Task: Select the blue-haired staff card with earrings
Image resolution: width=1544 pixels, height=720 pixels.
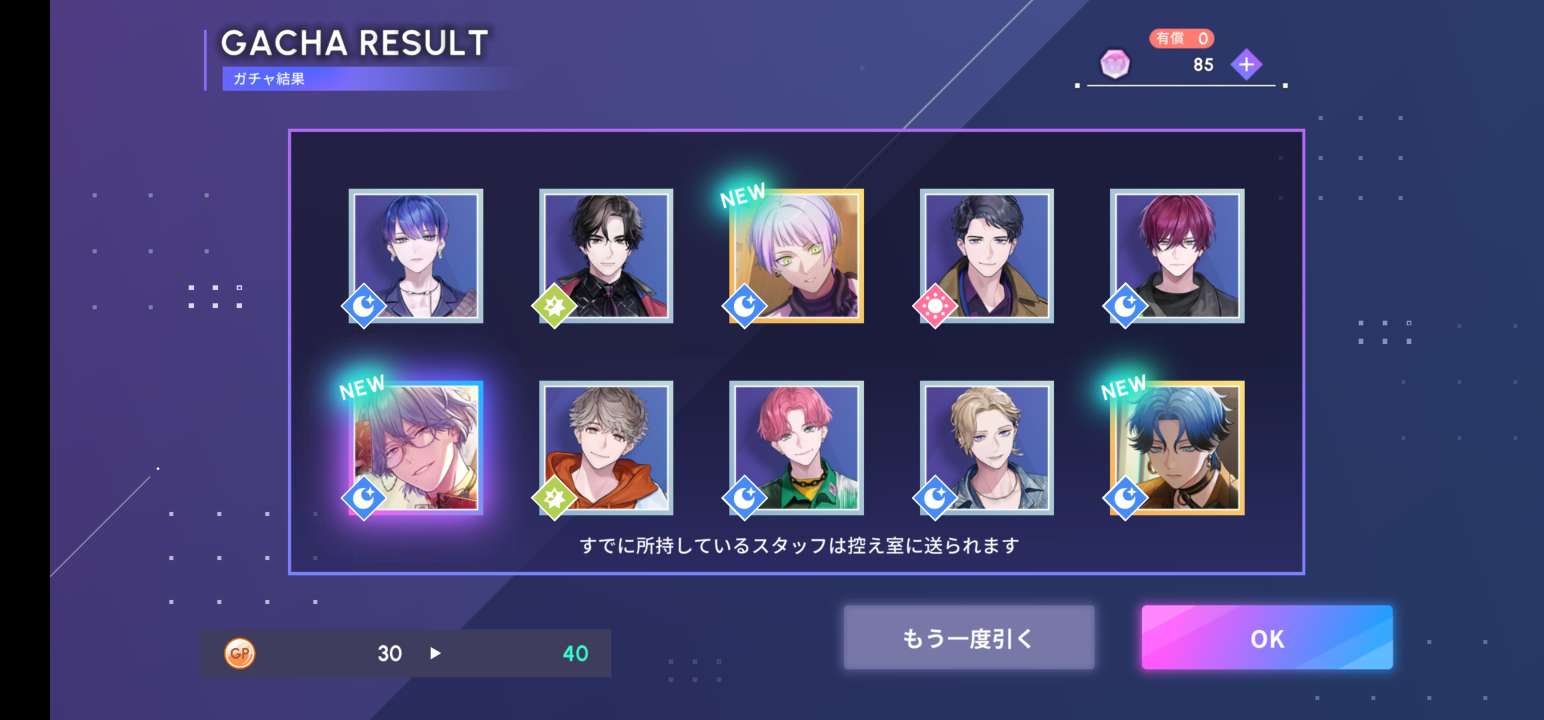Action: tap(416, 256)
